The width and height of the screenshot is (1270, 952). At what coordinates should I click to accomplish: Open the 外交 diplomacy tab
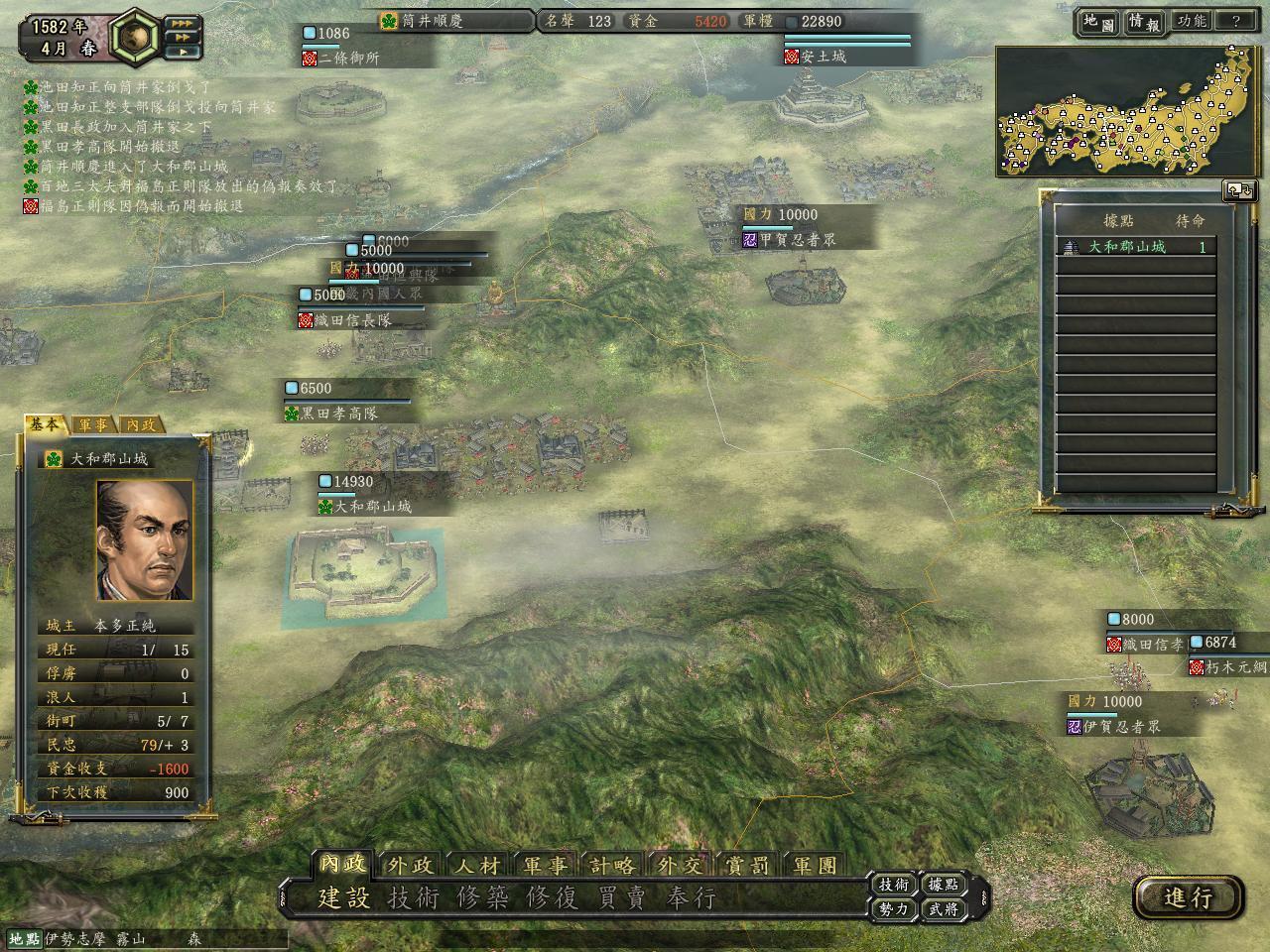(x=680, y=865)
